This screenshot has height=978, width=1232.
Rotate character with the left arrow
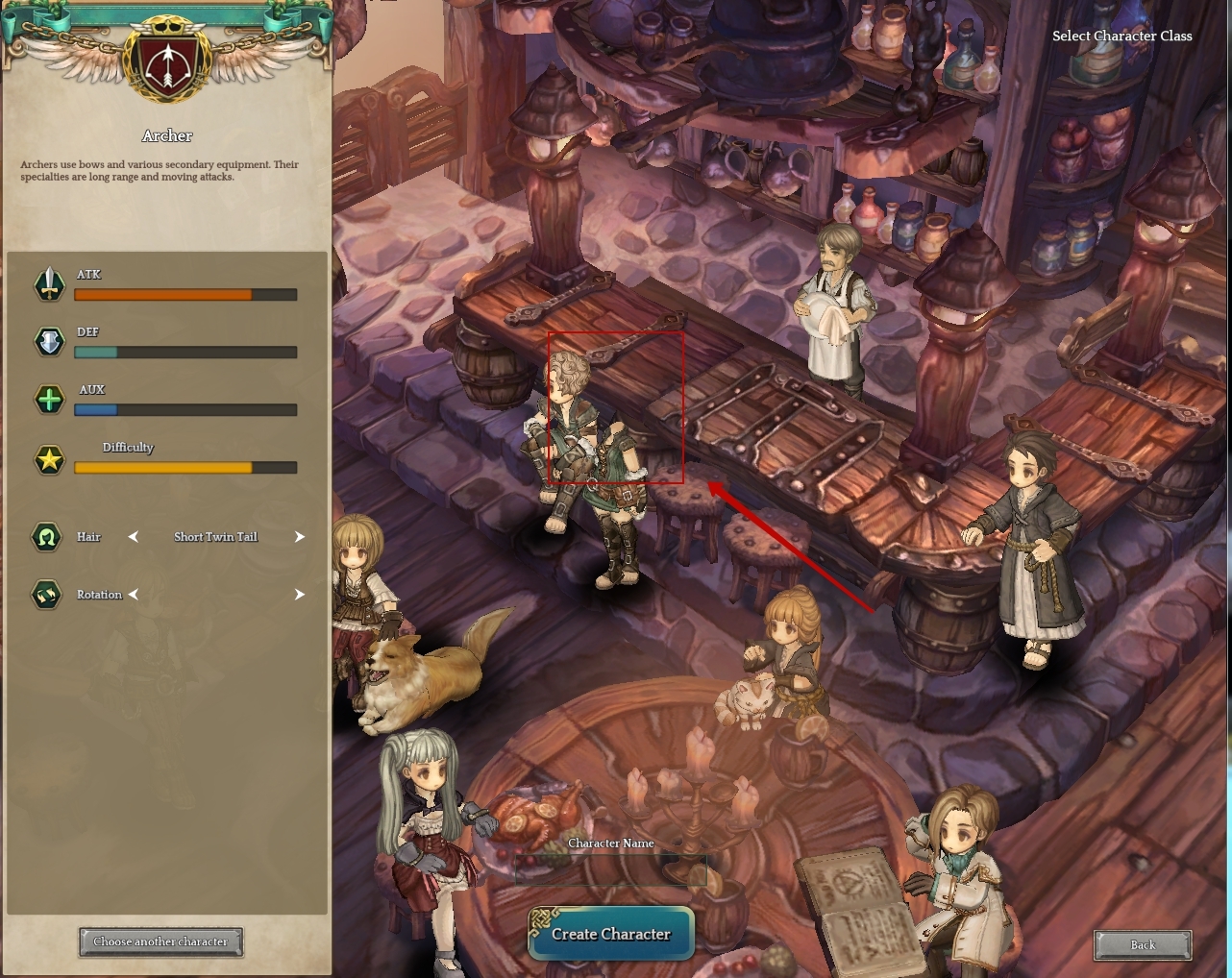pyautogui.click(x=134, y=595)
